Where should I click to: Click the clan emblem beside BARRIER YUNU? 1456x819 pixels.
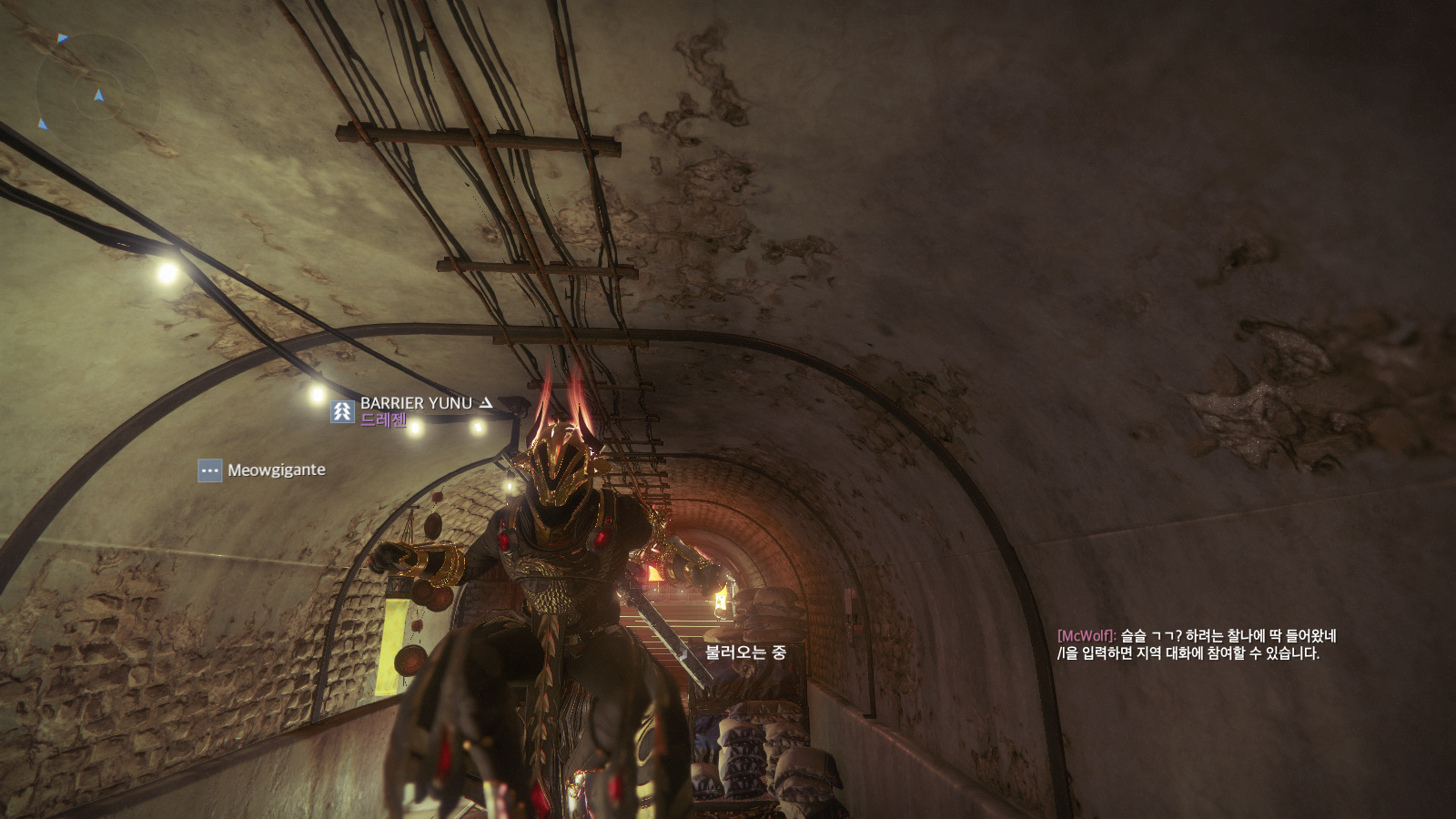342,411
